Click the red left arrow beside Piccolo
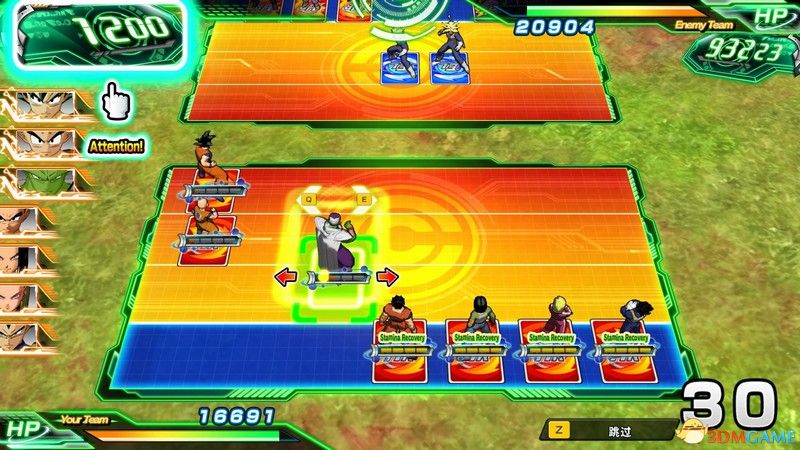This screenshot has height=450, width=800. [x=287, y=276]
